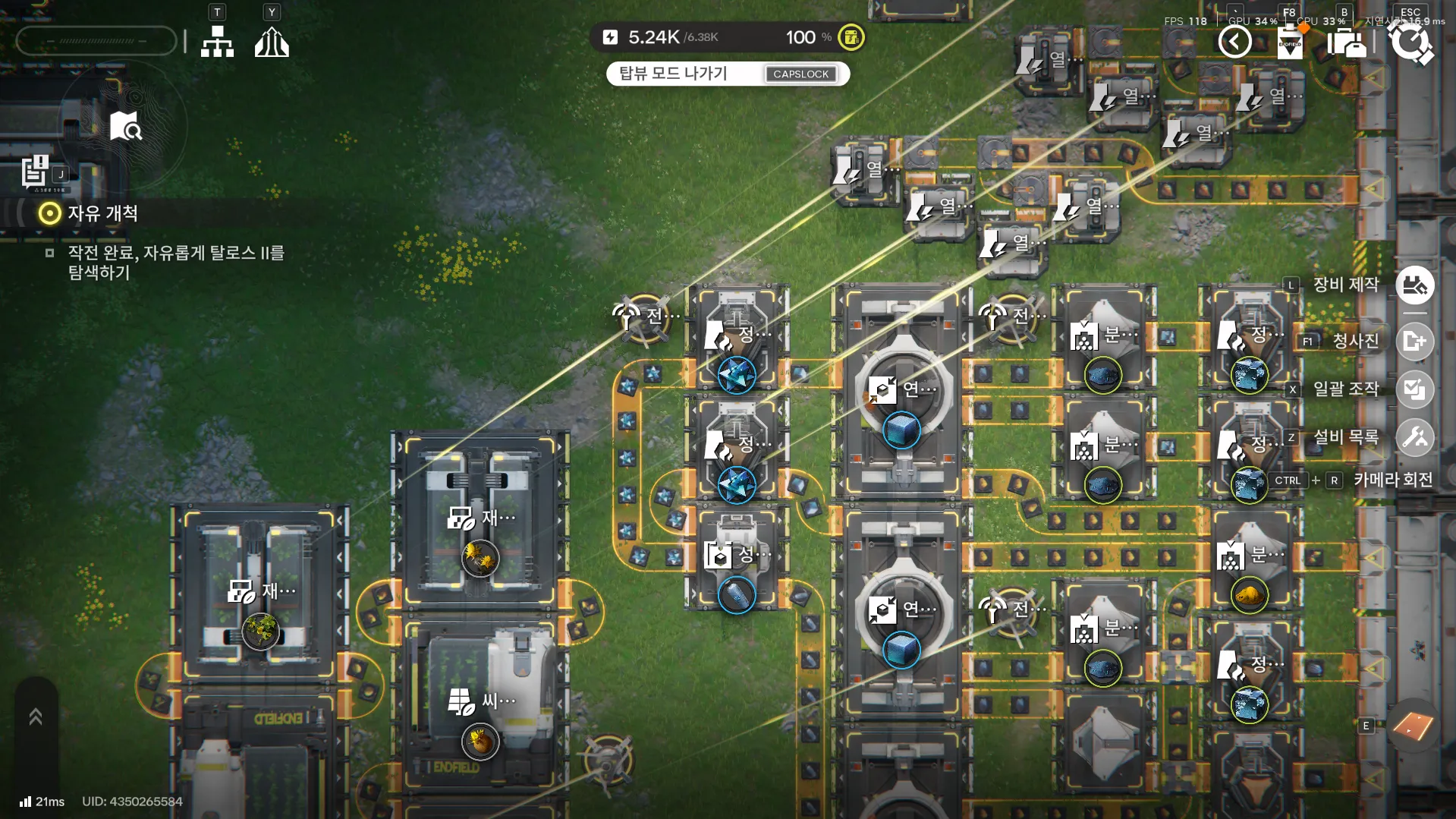Open the map search icon
This screenshot has width=1456, height=819.
(125, 127)
